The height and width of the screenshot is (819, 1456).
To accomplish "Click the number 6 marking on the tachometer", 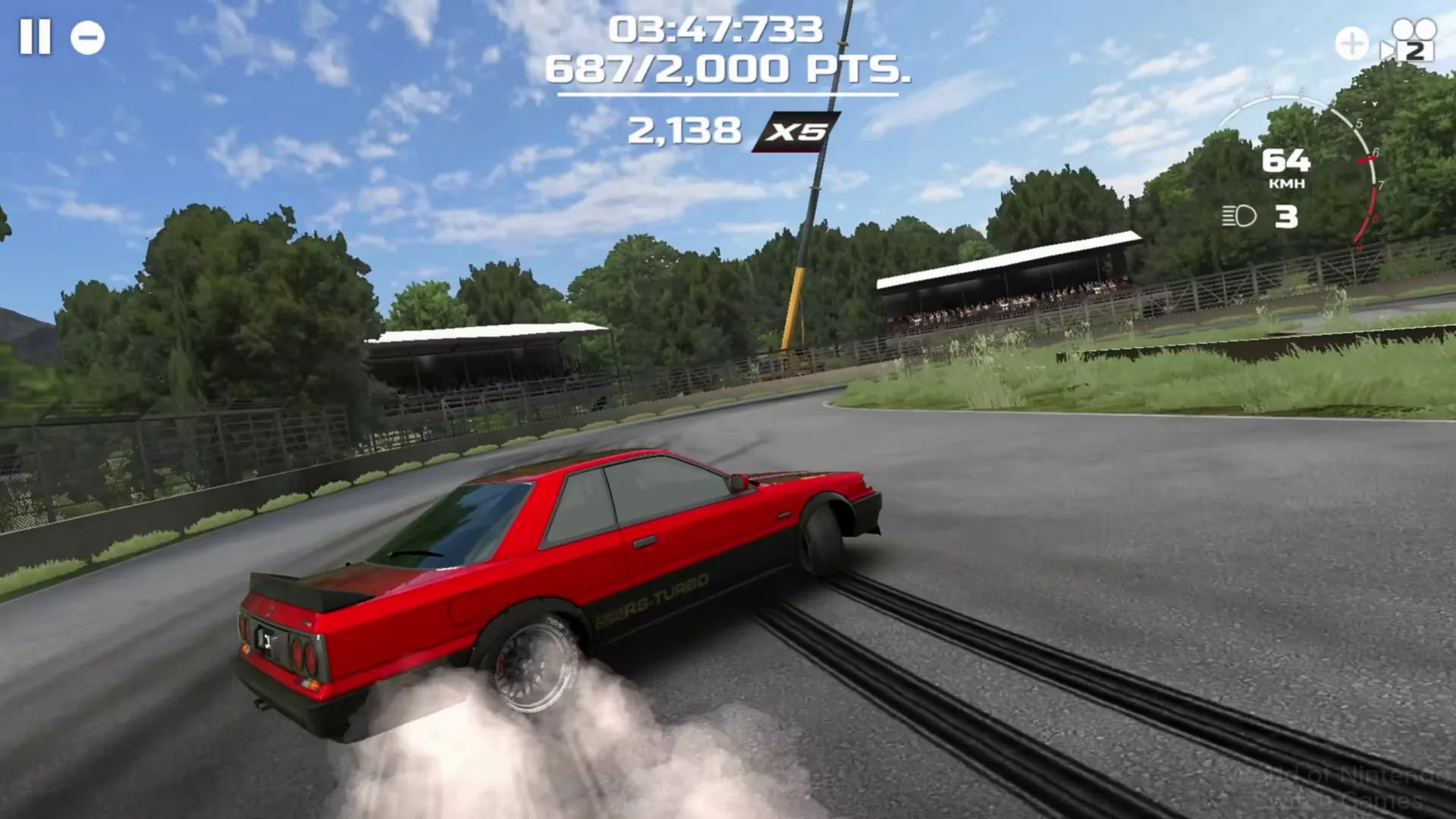I will point(1376,152).
